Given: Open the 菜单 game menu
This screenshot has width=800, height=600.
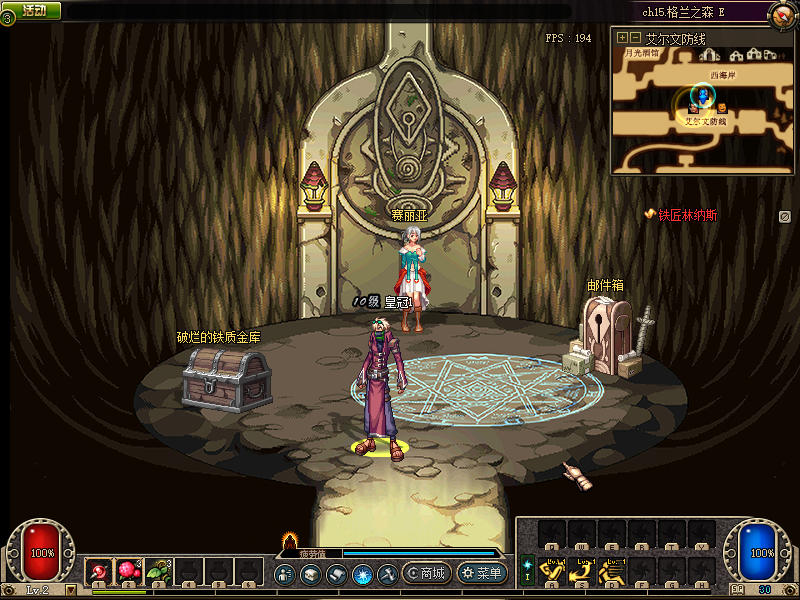Looking at the screenshot, I should tap(482, 573).
